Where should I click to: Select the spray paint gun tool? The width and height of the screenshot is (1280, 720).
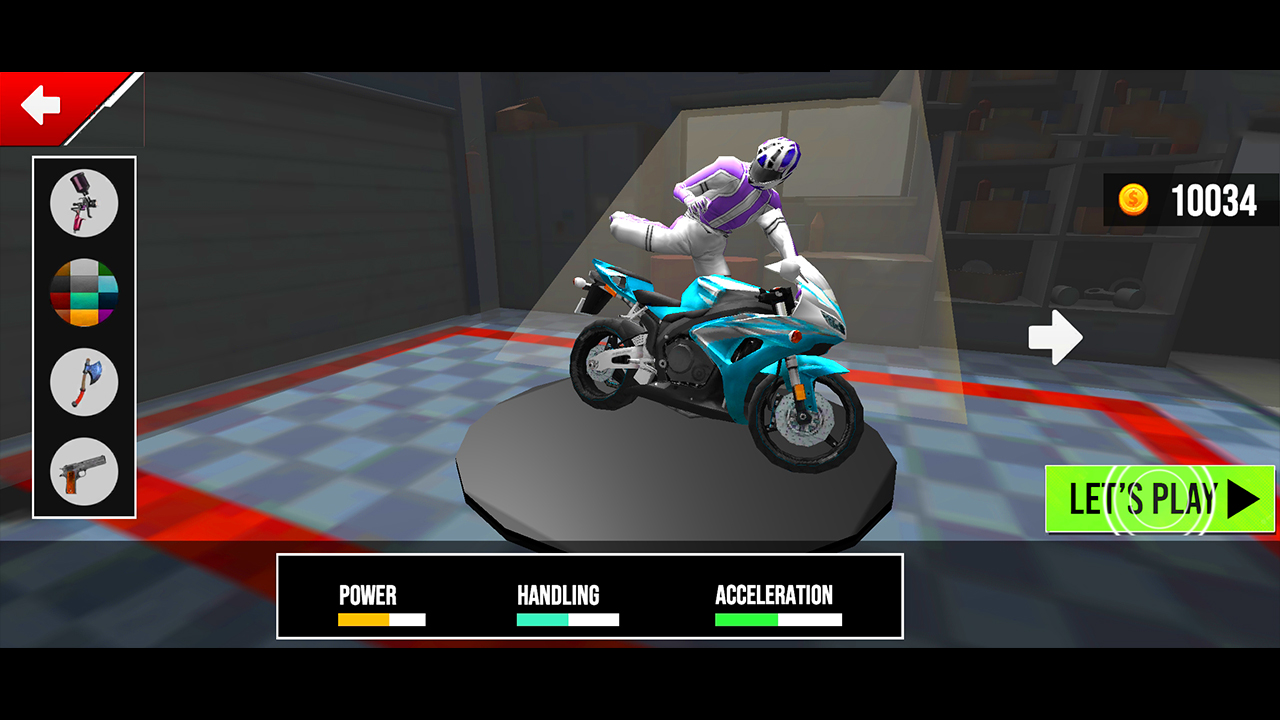tap(85, 203)
